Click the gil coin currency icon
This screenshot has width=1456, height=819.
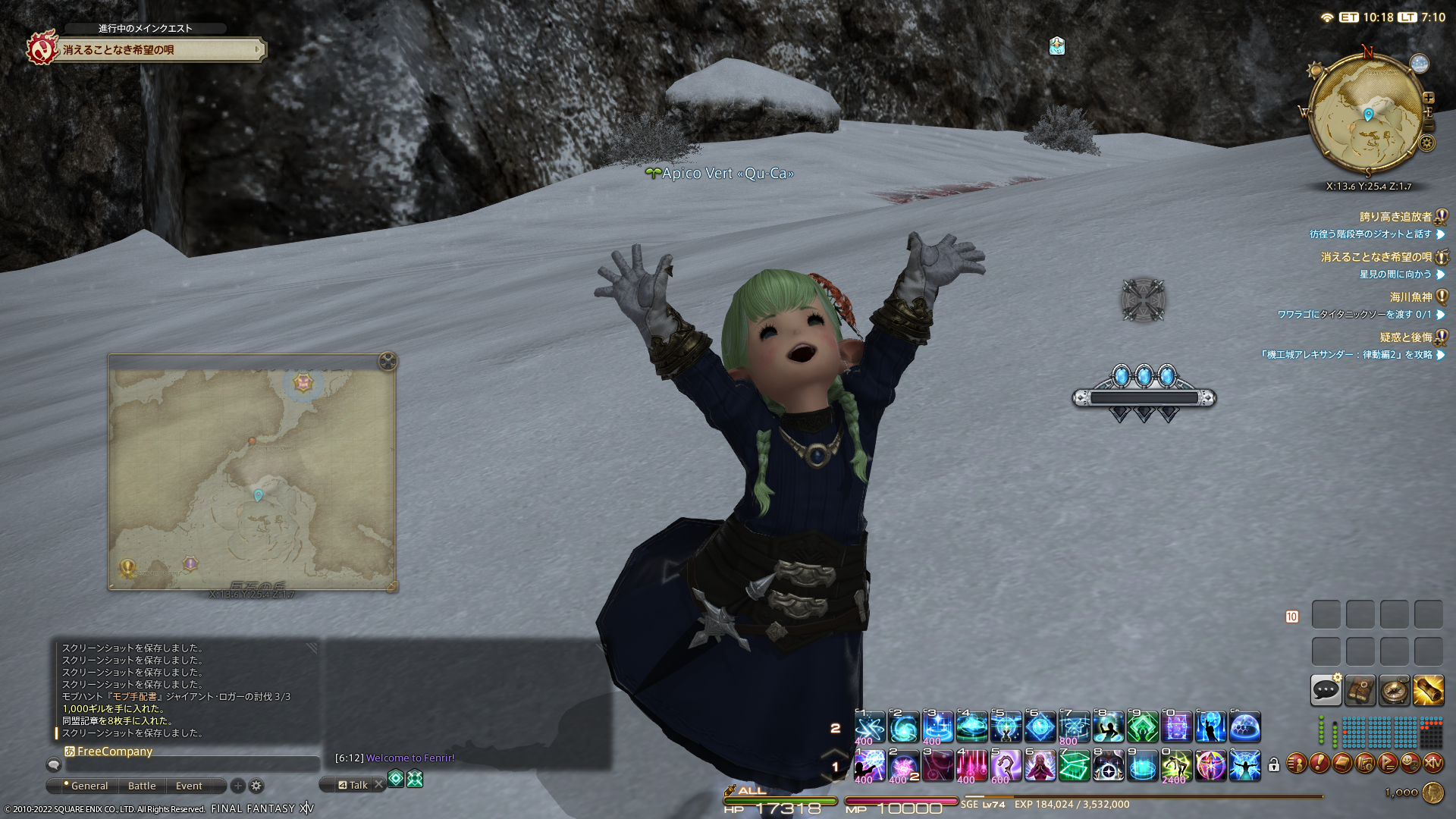click(1432, 792)
